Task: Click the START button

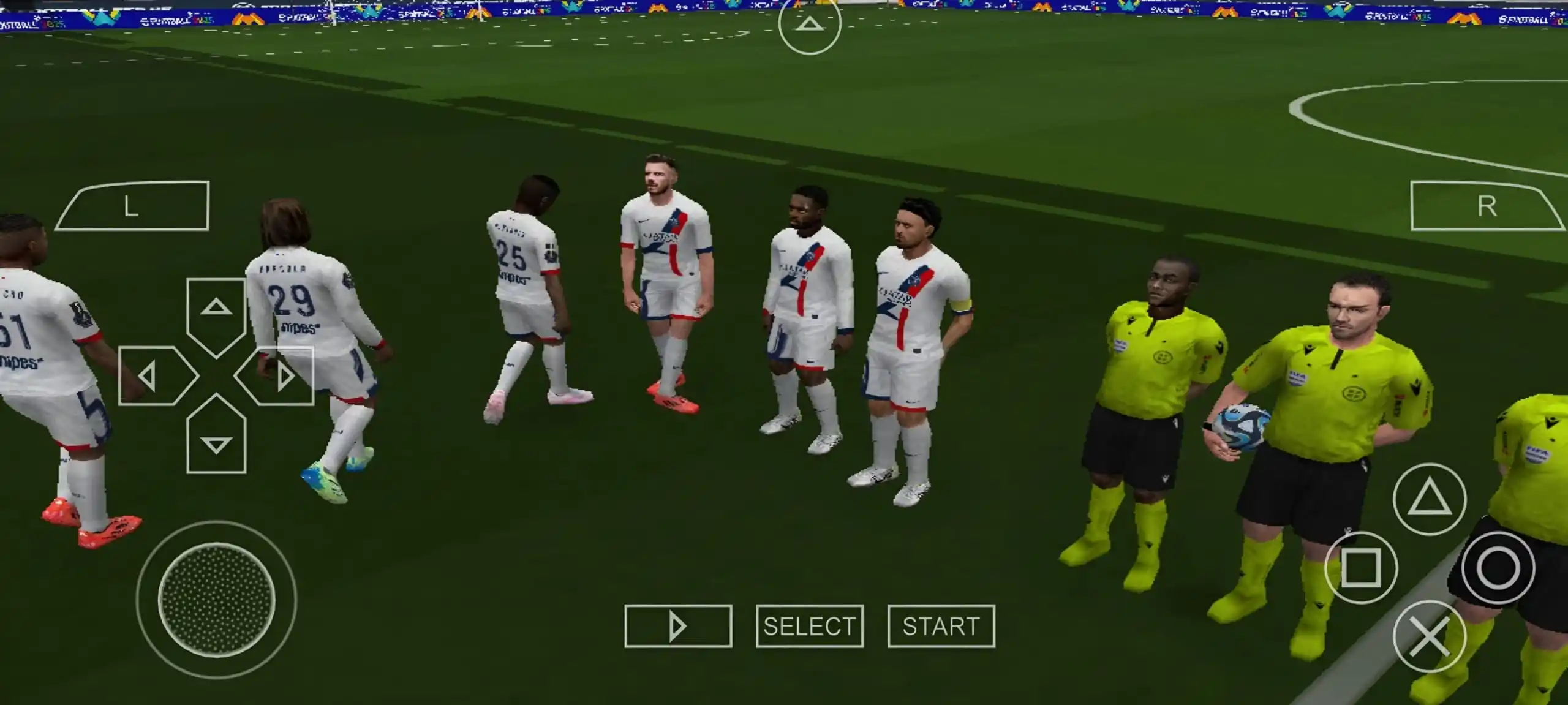Action: (941, 626)
